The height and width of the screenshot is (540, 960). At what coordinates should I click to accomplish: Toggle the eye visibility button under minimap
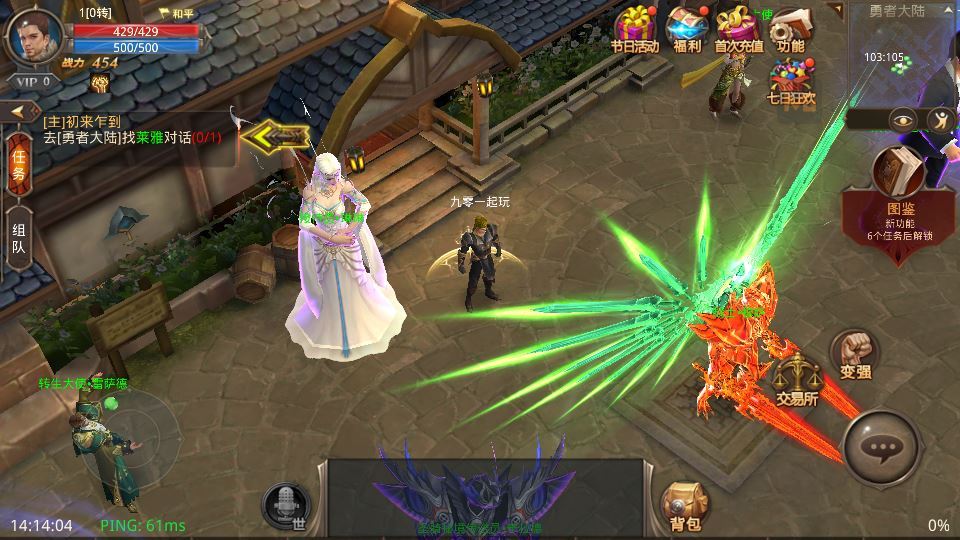coord(904,120)
